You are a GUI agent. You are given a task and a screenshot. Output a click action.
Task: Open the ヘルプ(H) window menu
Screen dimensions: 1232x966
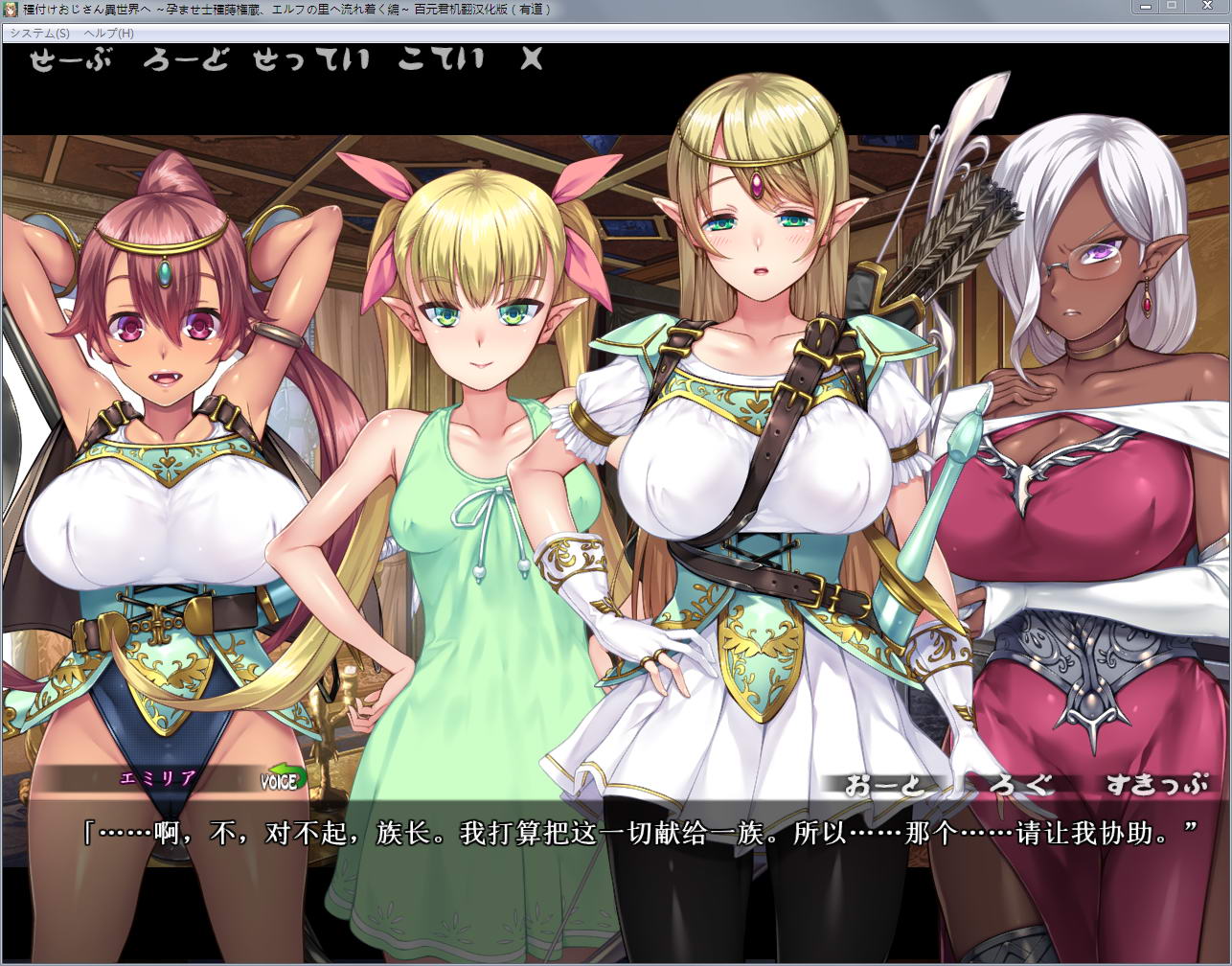[x=108, y=33]
